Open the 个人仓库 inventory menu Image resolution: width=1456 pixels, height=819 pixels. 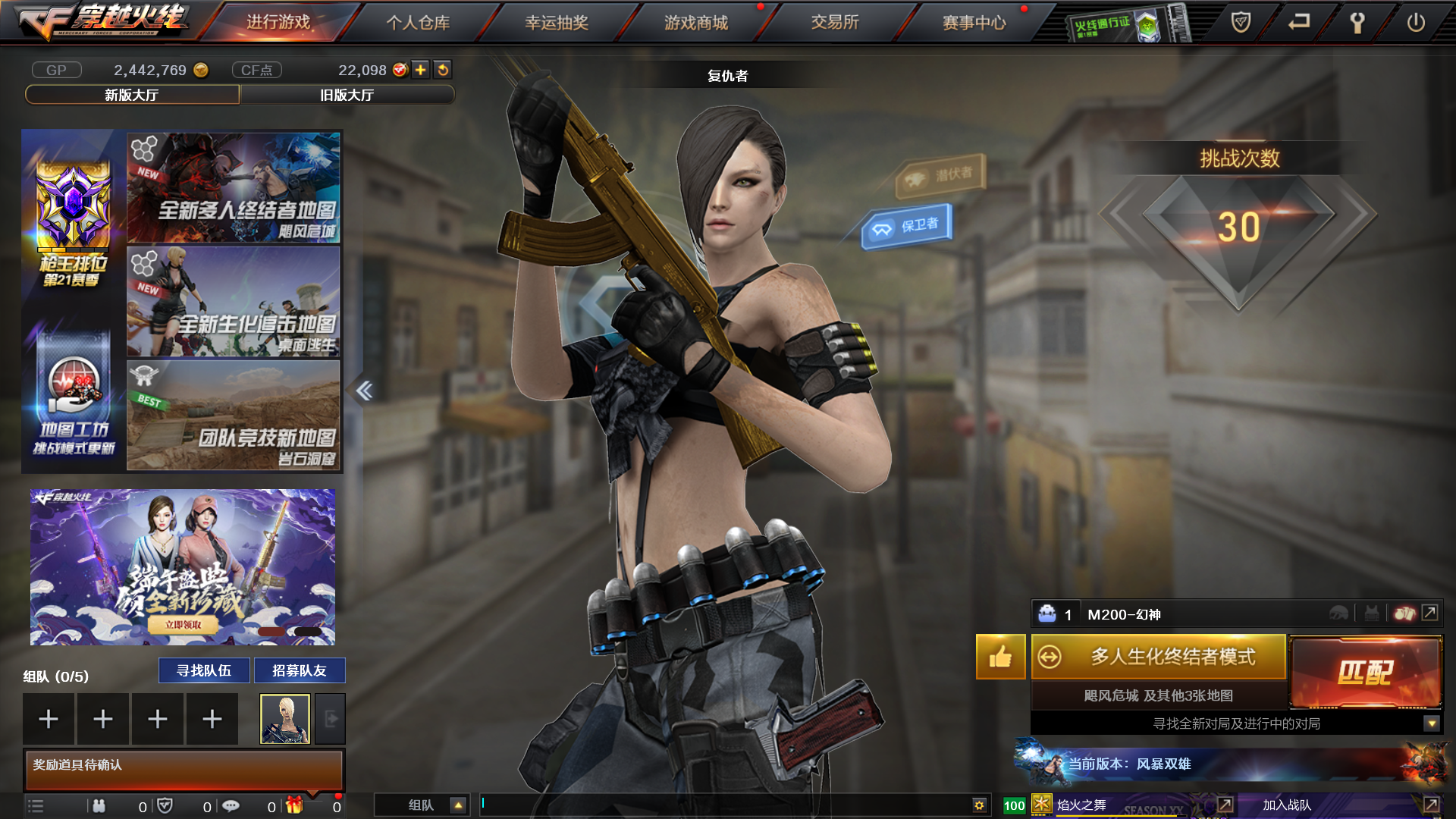click(x=418, y=23)
